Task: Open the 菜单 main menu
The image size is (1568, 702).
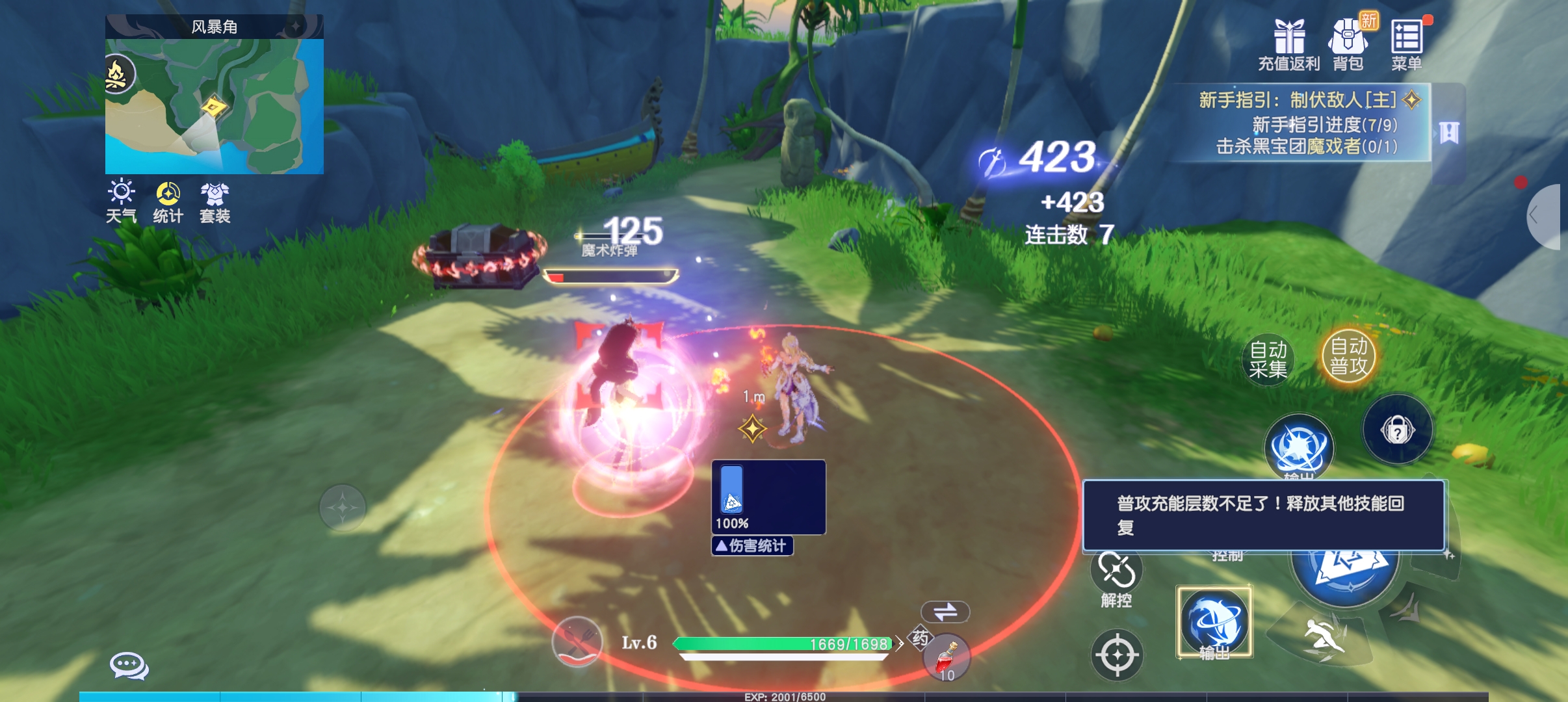Action: tap(1407, 44)
